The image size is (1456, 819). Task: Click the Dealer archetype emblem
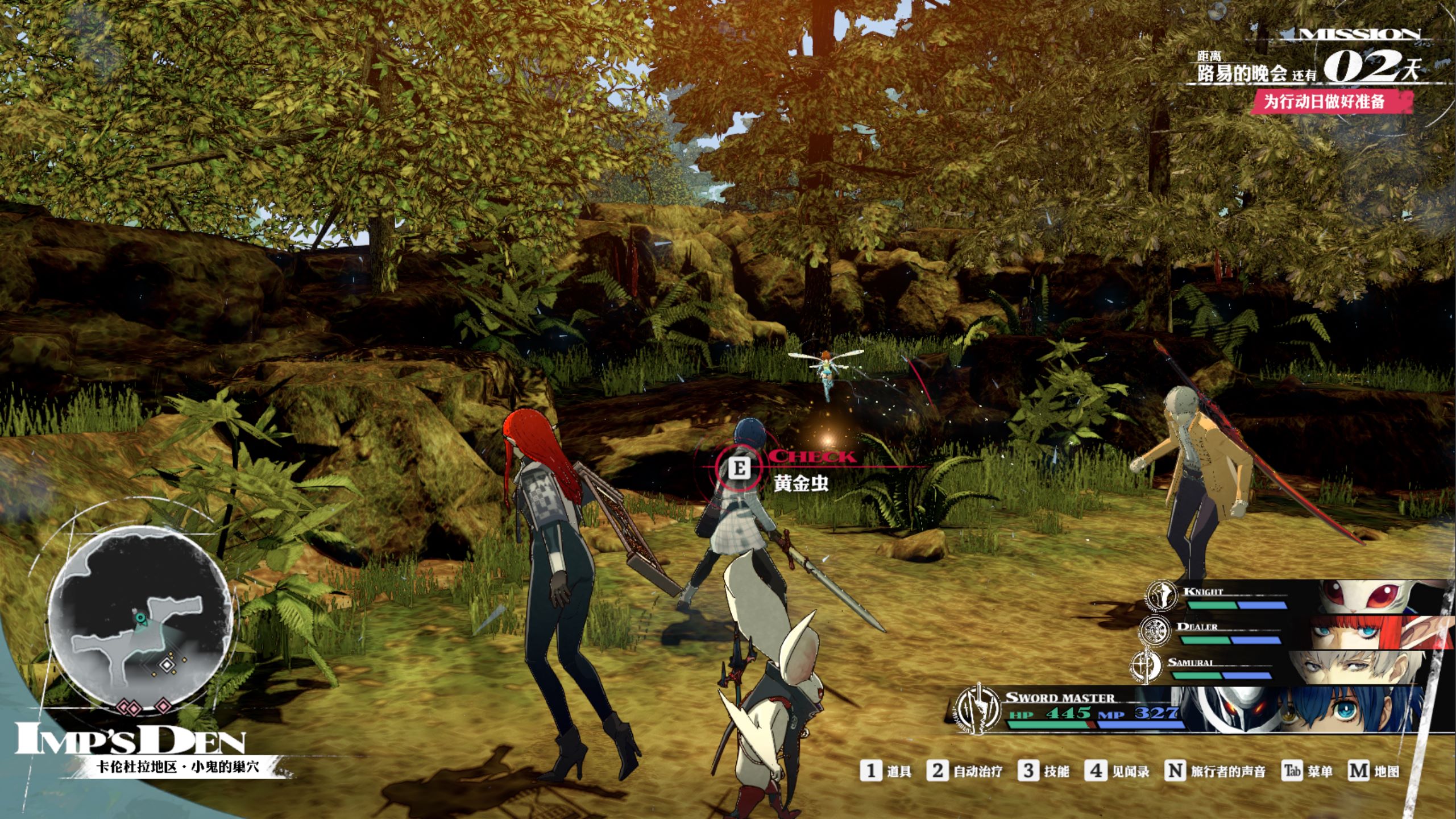coord(1156,630)
